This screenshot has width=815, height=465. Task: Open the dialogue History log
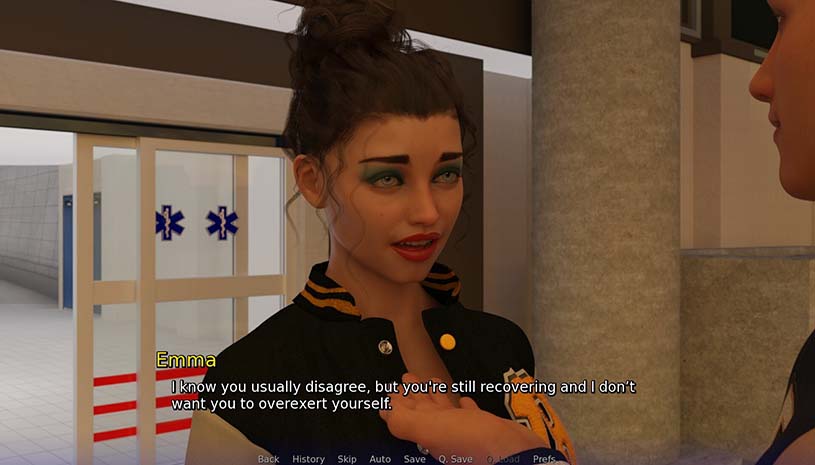pyautogui.click(x=308, y=459)
